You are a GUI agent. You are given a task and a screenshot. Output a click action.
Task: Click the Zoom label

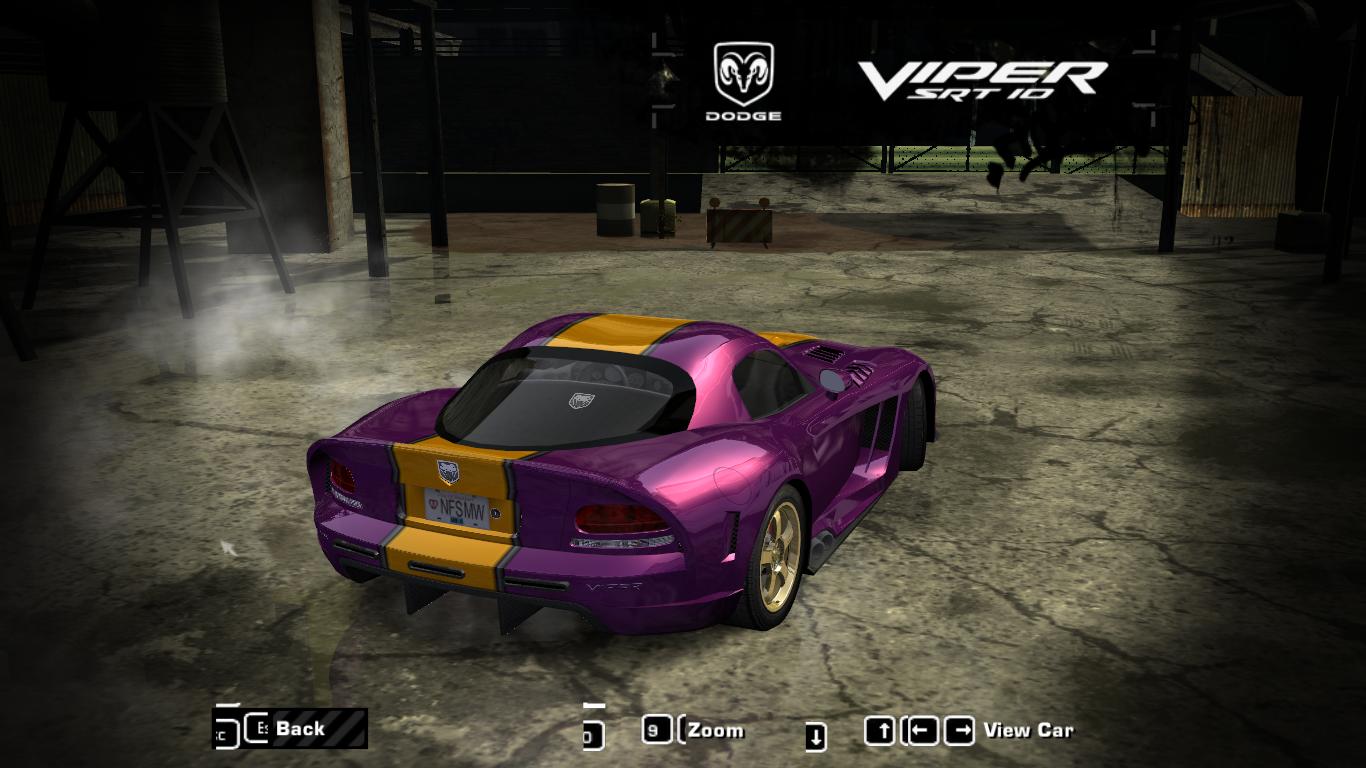pyautogui.click(x=716, y=730)
